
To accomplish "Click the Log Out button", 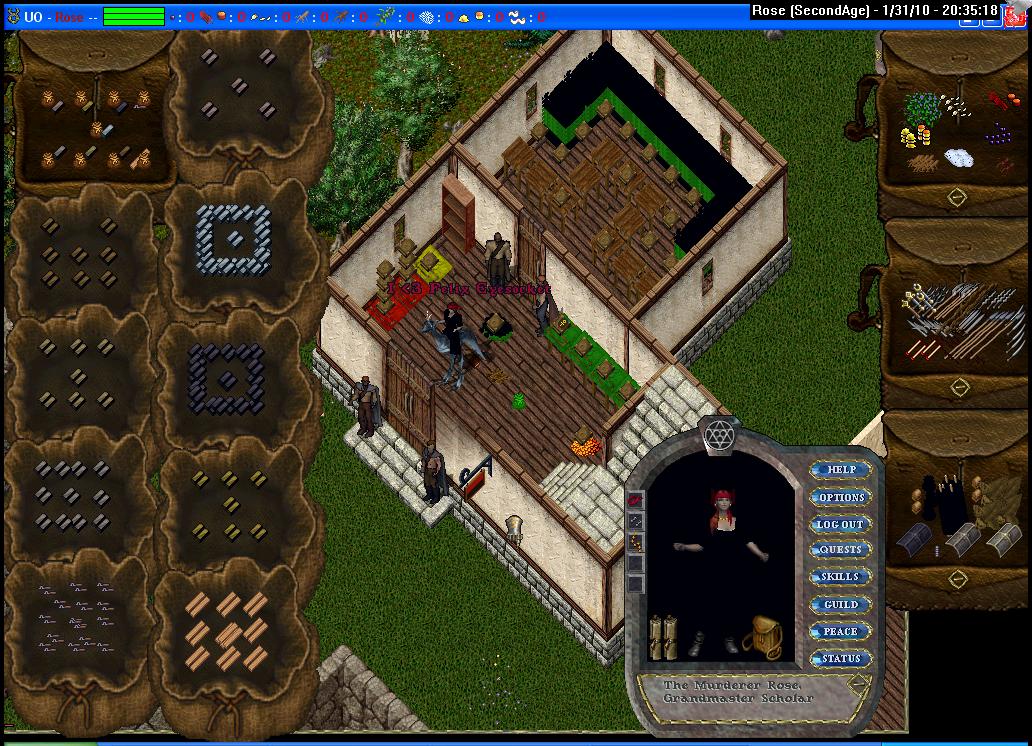I will click(841, 524).
